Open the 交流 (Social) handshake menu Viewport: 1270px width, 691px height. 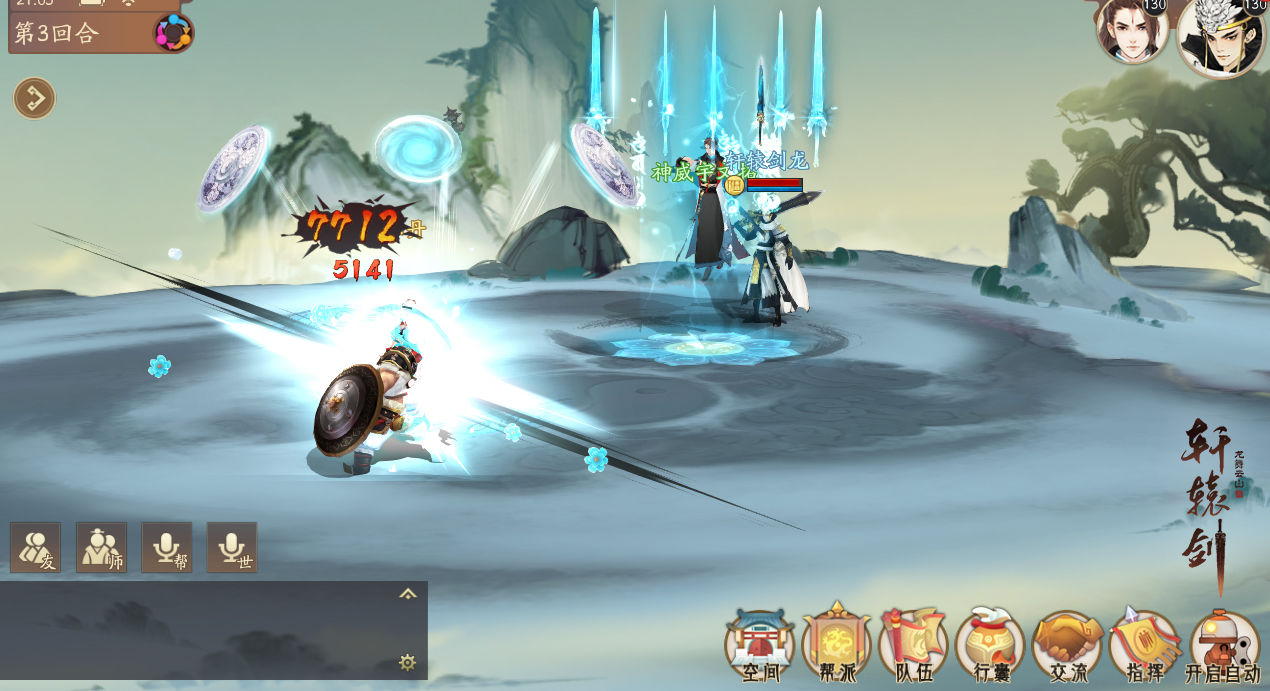click(x=1067, y=645)
